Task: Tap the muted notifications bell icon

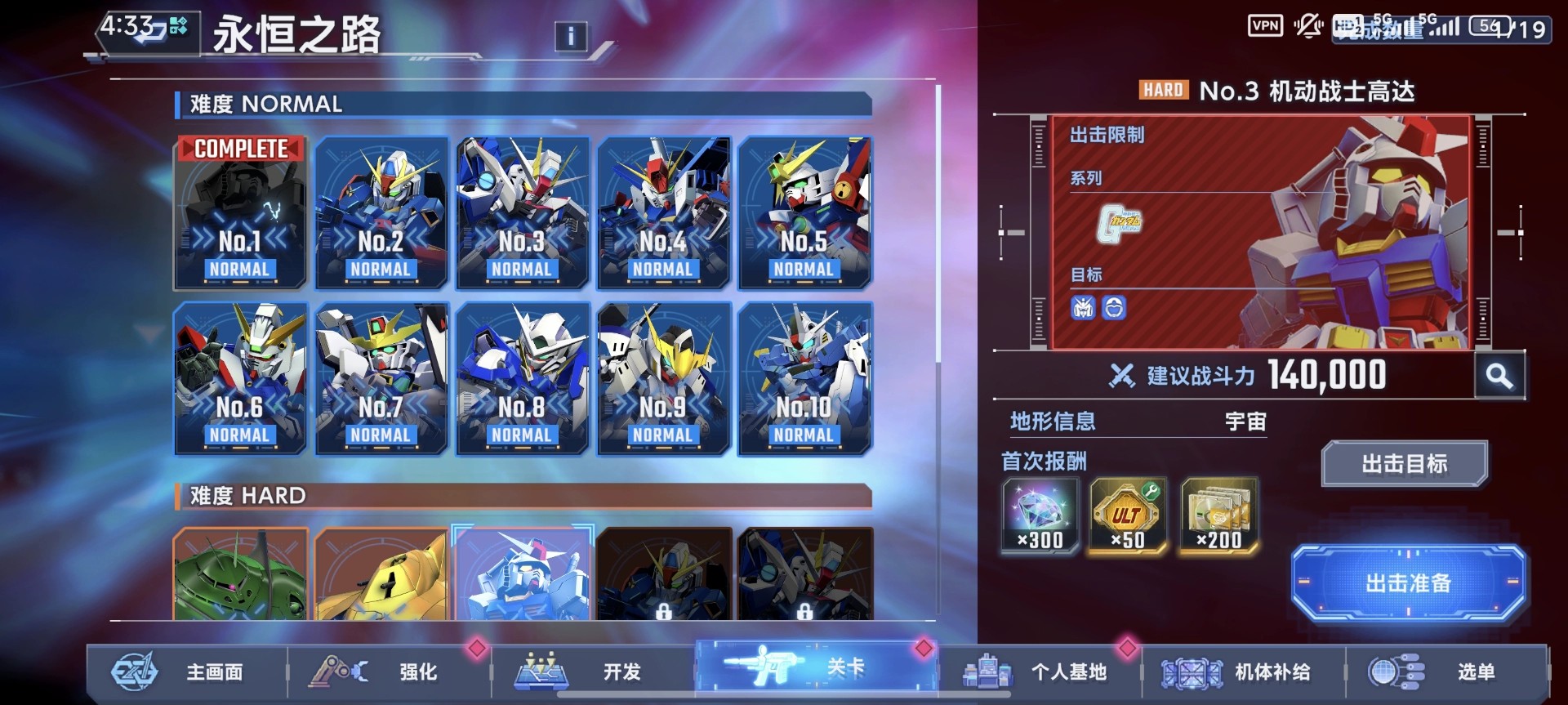Action: 1308,25
